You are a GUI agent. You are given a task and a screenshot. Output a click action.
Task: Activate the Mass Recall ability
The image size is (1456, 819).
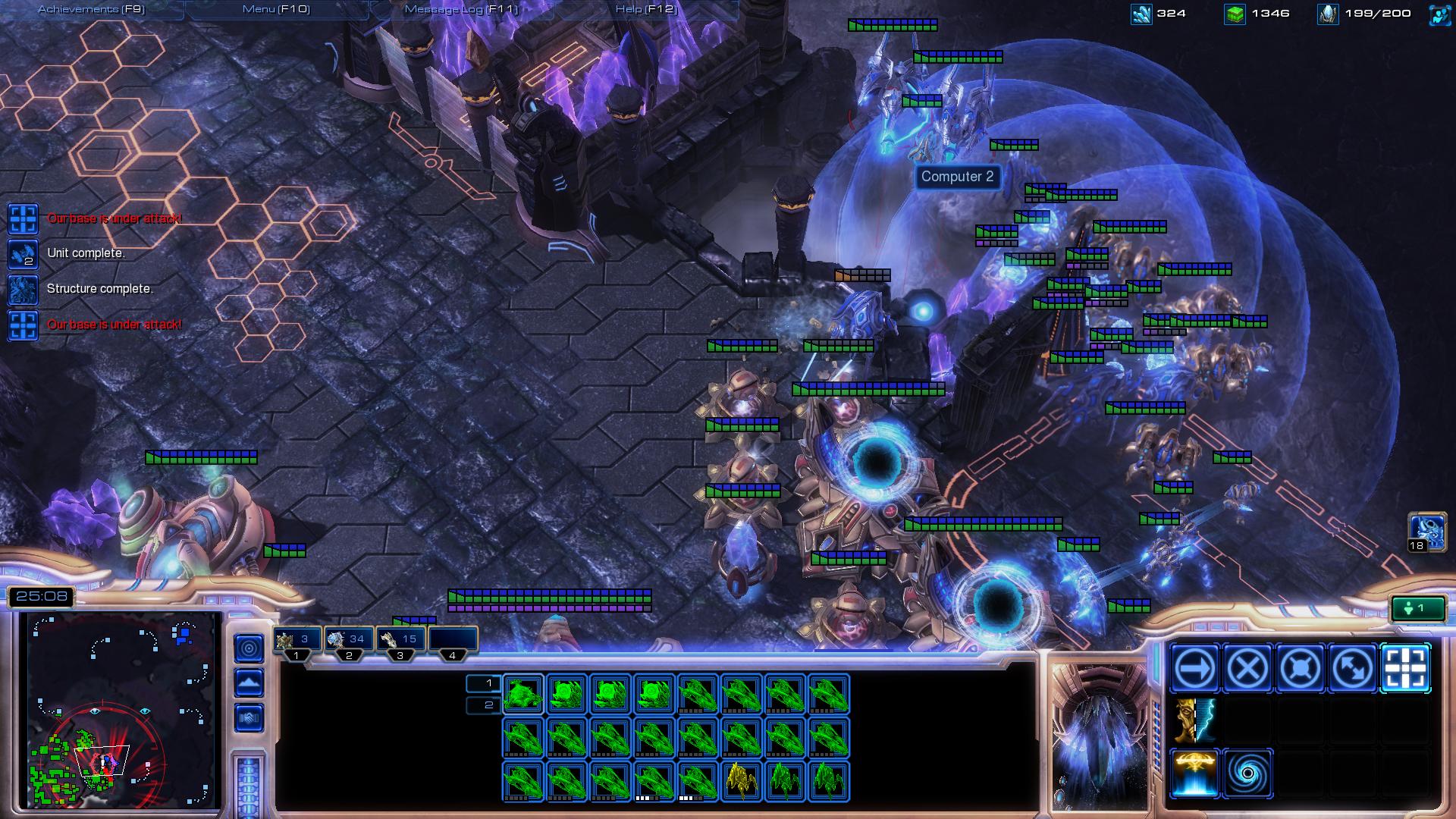point(1194,773)
